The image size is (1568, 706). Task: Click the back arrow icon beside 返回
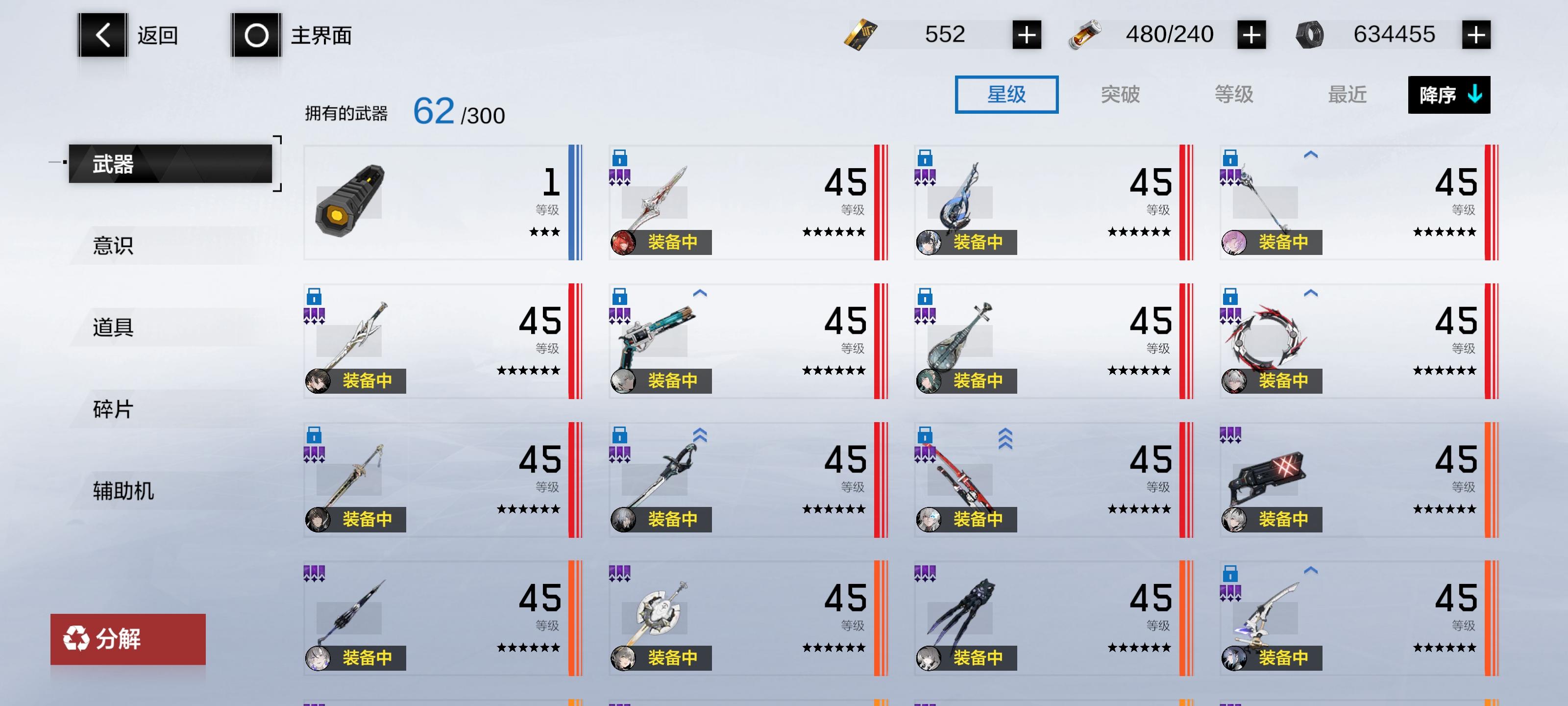coord(102,35)
